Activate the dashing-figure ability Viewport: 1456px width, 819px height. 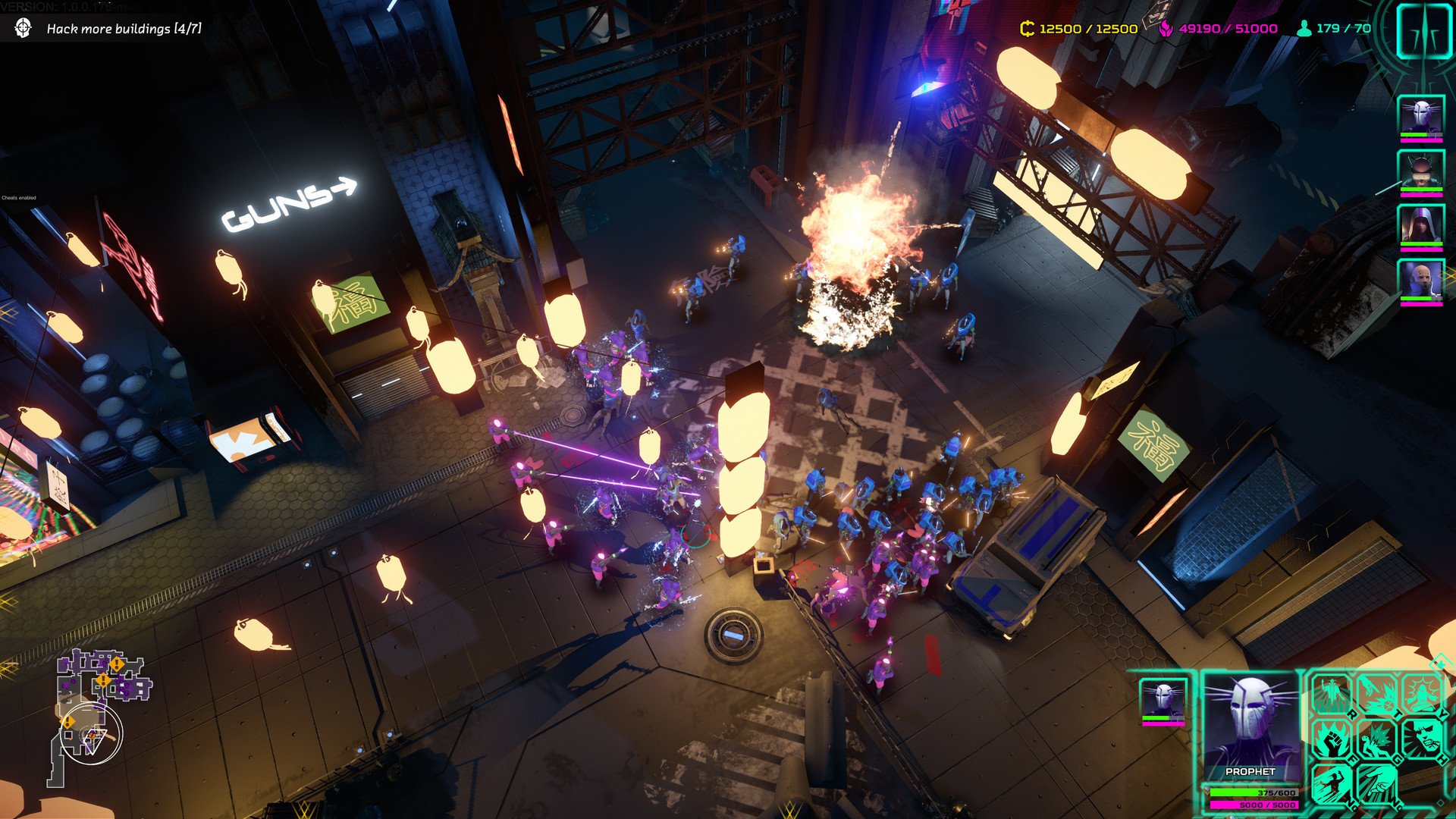coord(1332,785)
